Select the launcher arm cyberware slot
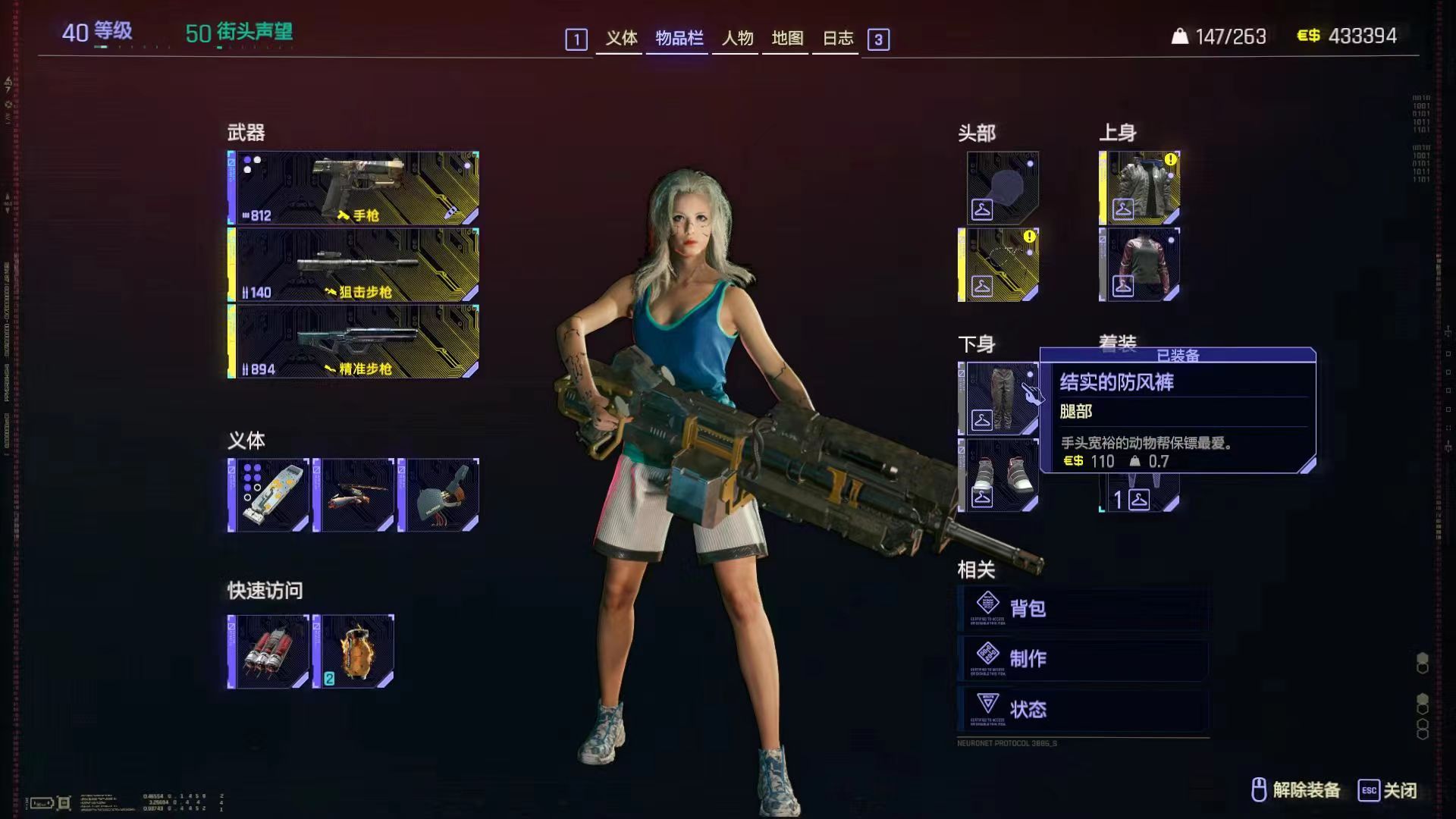This screenshot has width=1456, height=819. pyautogui.click(x=439, y=495)
